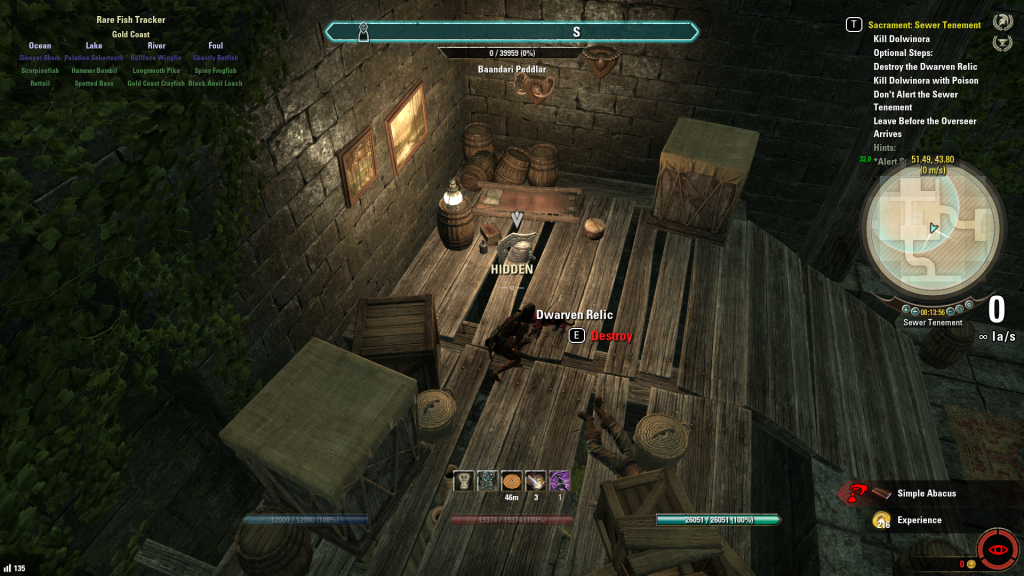Select the trophy laurel icon beside the quest tracker
The height and width of the screenshot is (576, 1024).
point(1001,43)
